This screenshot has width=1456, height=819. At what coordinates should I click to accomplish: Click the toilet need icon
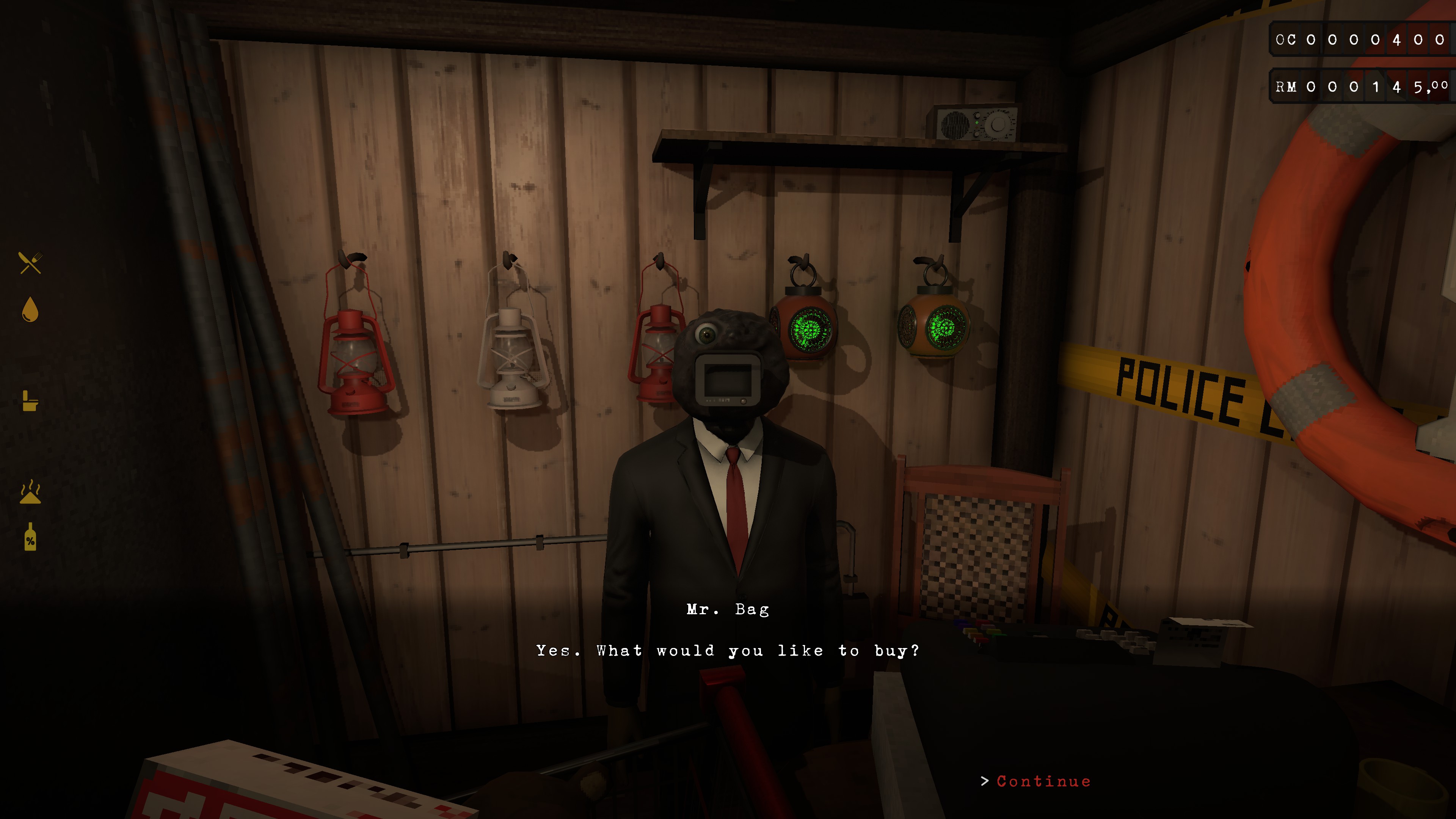click(30, 401)
